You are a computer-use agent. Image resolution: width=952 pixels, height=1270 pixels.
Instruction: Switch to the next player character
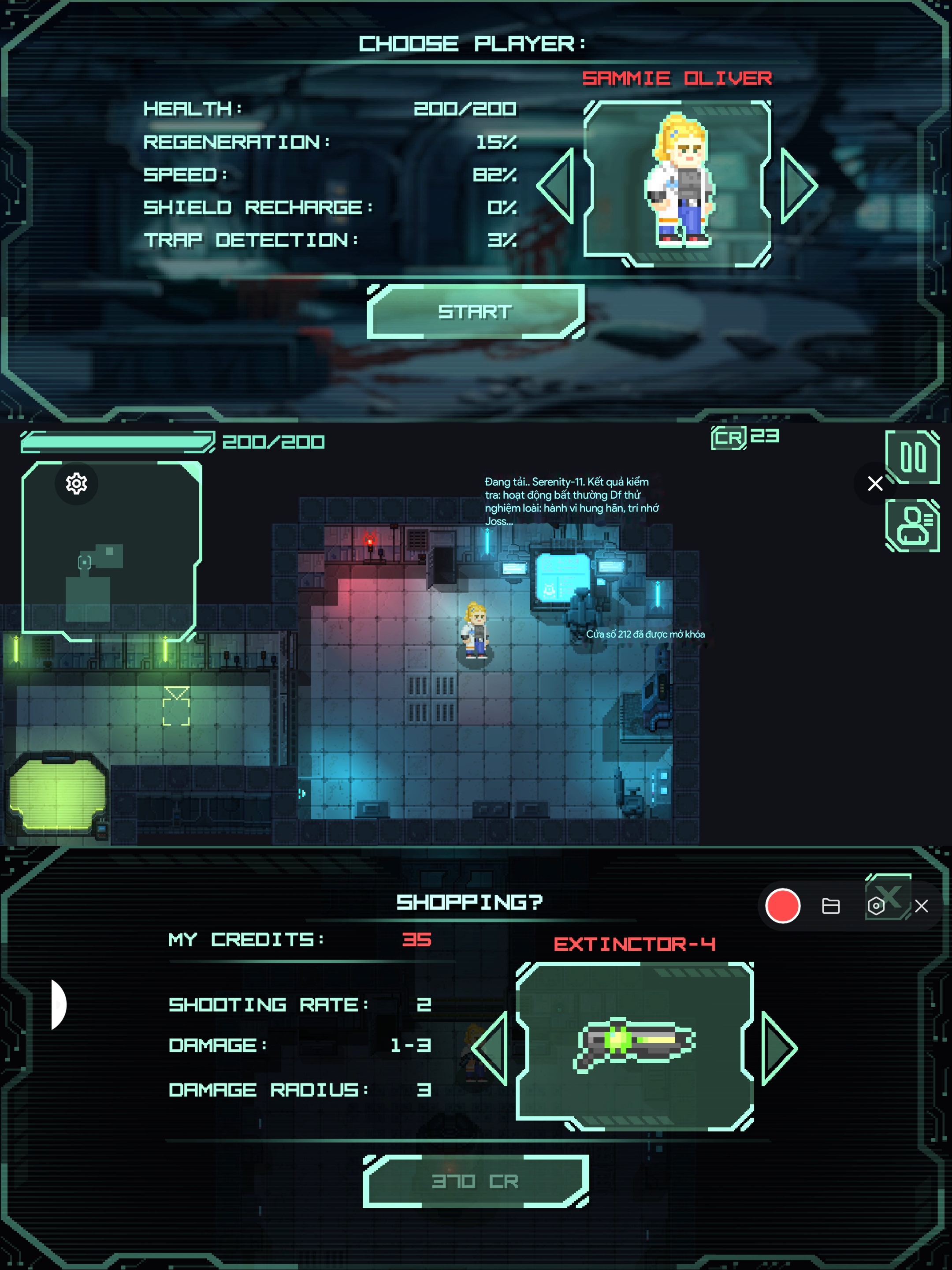(798, 186)
